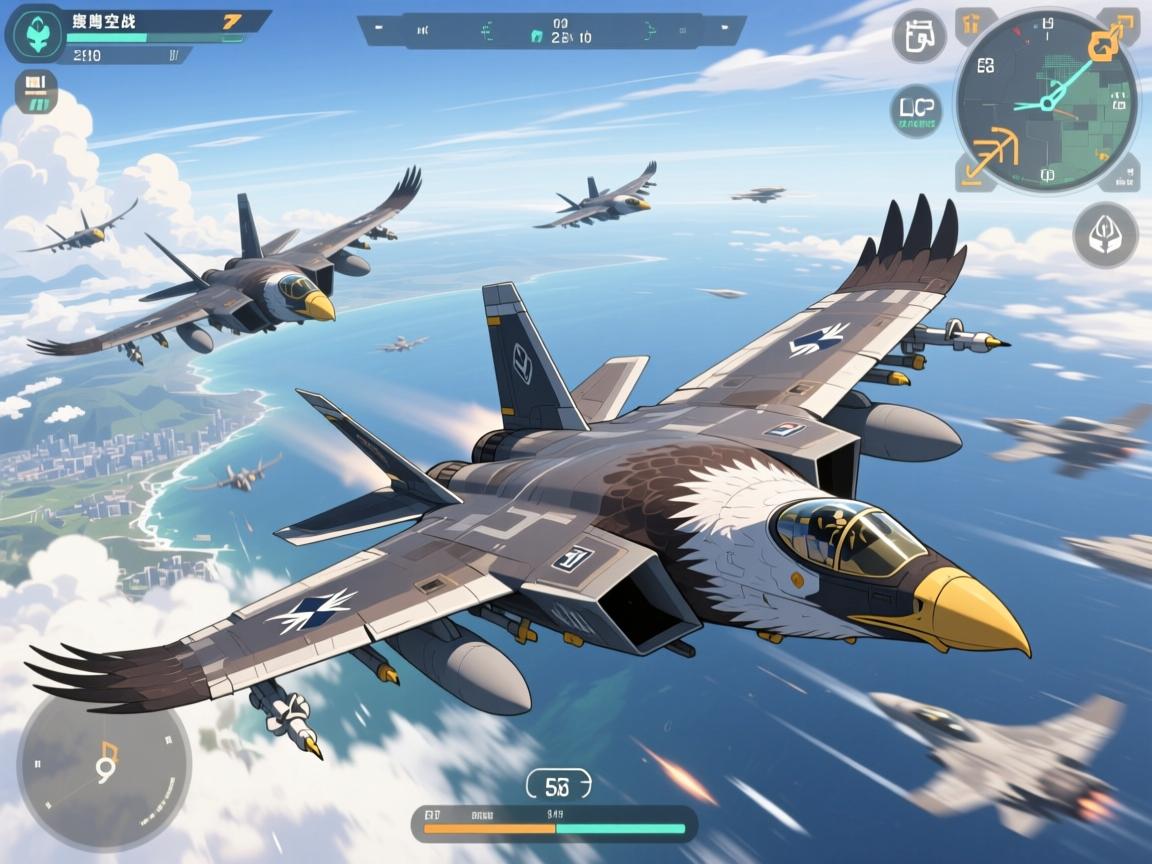Activate the round LP button
This screenshot has width=1152, height=864.
916,110
